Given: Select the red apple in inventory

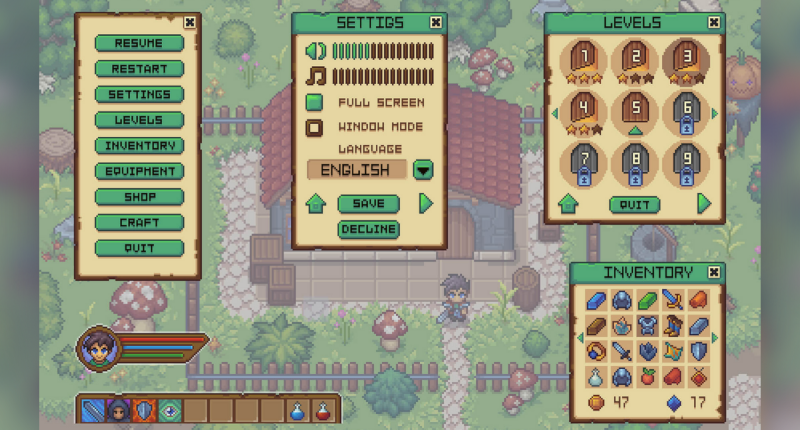Looking at the screenshot, I should pyautogui.click(x=647, y=377).
